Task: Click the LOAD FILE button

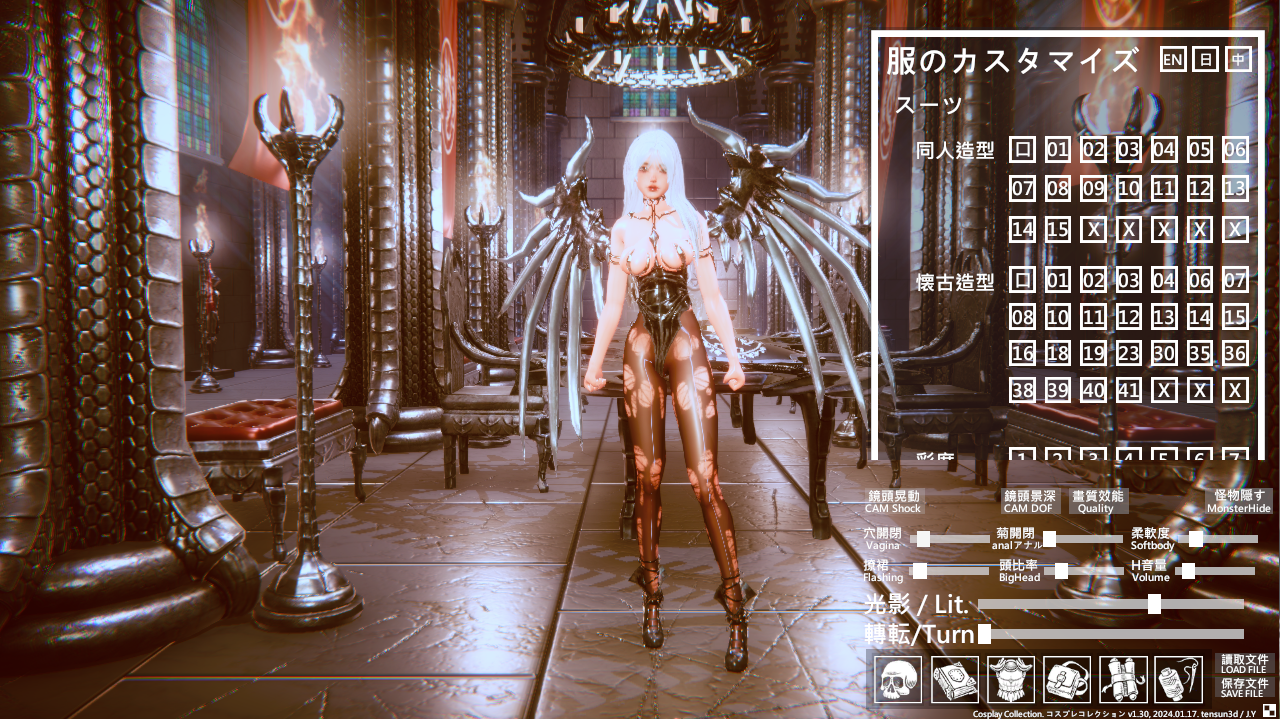Action: (x=1244, y=664)
